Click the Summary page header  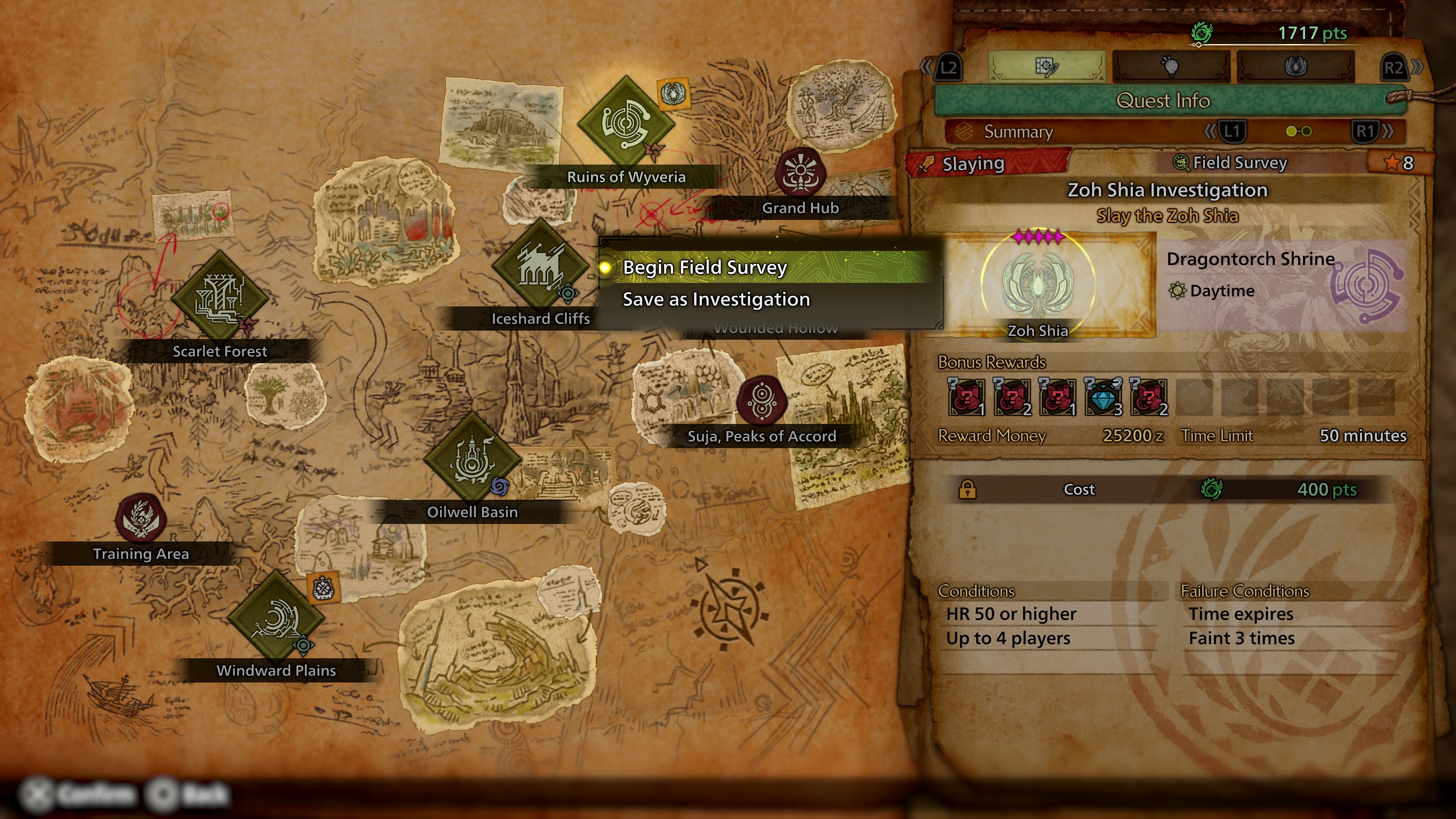(1018, 132)
